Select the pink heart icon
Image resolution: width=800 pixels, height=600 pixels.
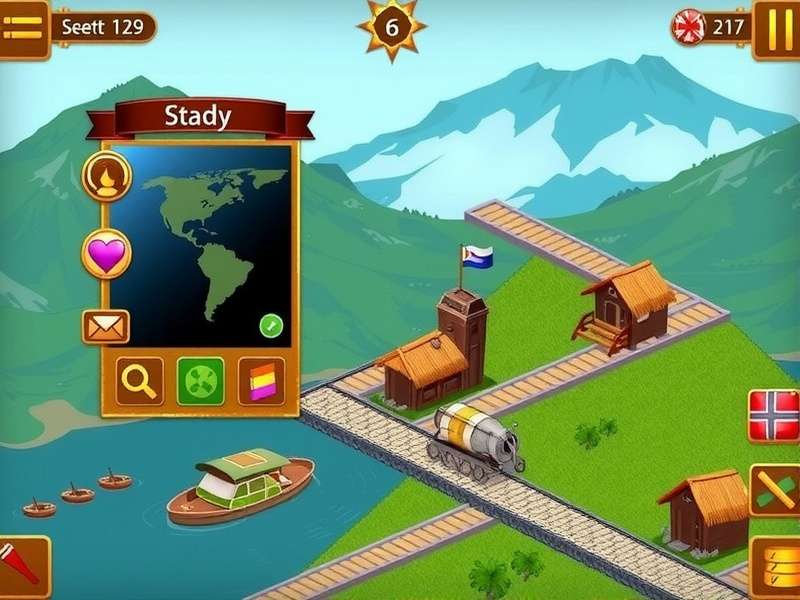point(106,254)
